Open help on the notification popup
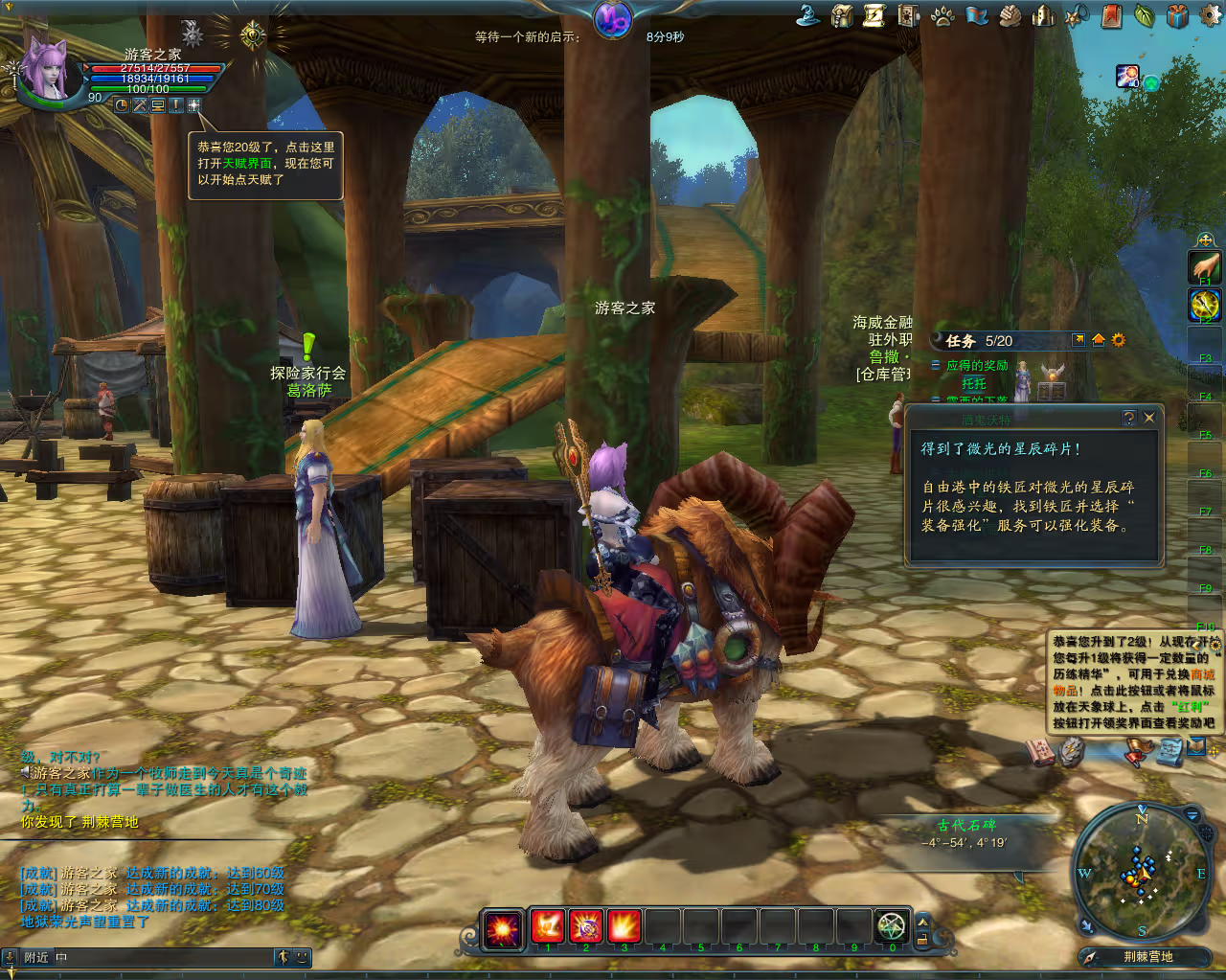1226x980 pixels. pyautogui.click(x=1129, y=418)
